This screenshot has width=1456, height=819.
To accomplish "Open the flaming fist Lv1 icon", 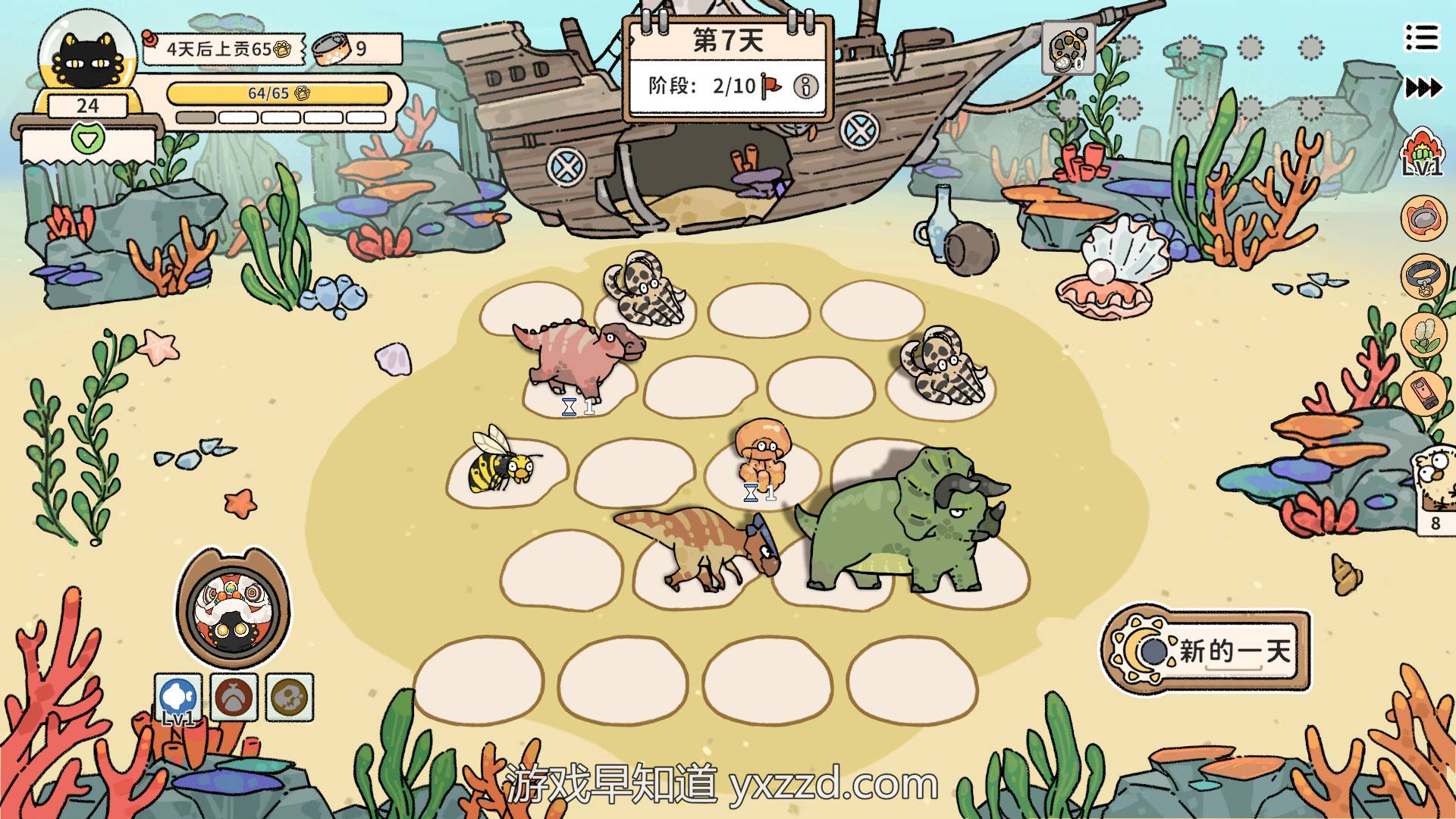I will [x=1422, y=152].
